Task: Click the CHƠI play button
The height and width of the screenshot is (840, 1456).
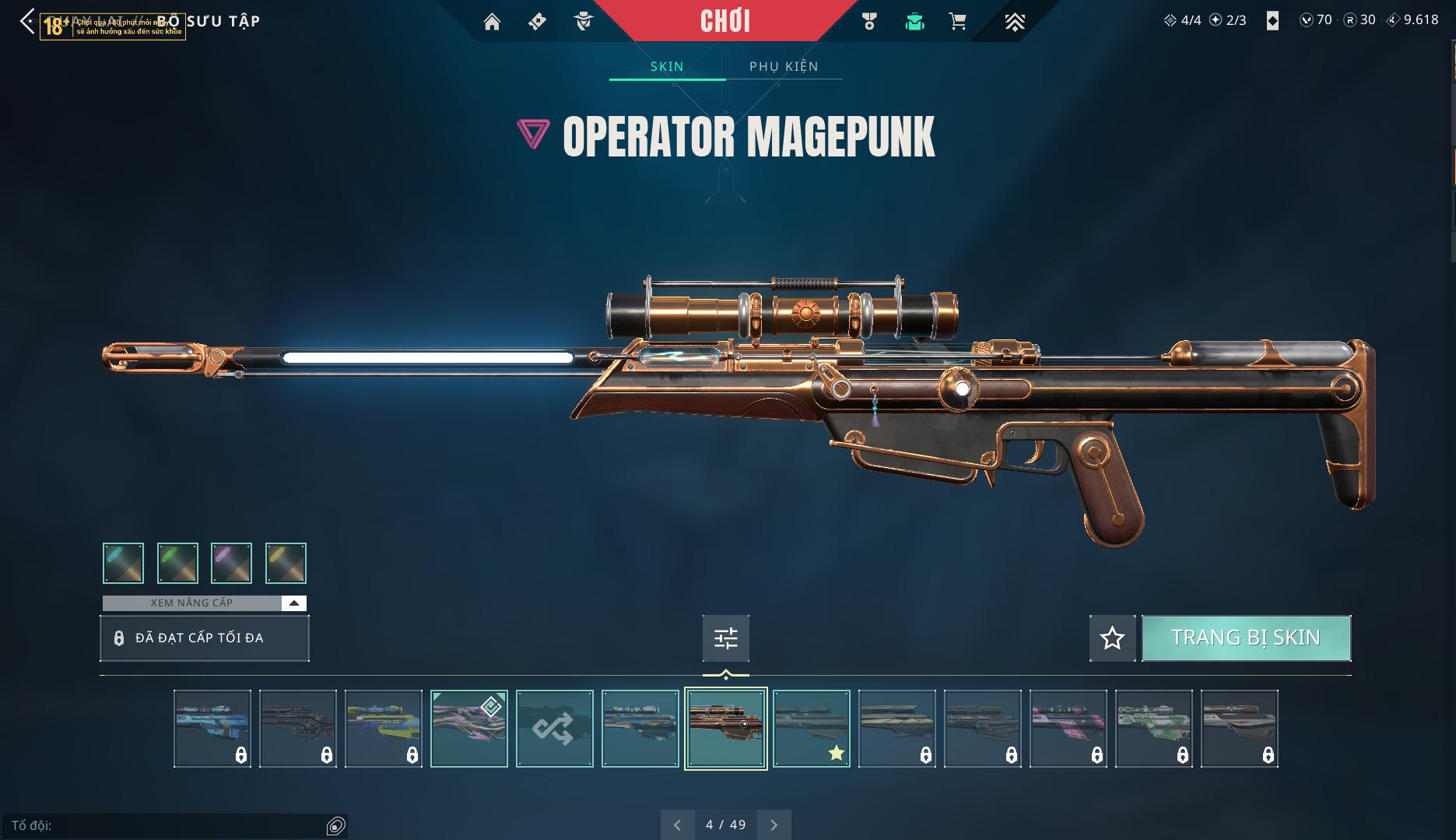Action: (725, 21)
